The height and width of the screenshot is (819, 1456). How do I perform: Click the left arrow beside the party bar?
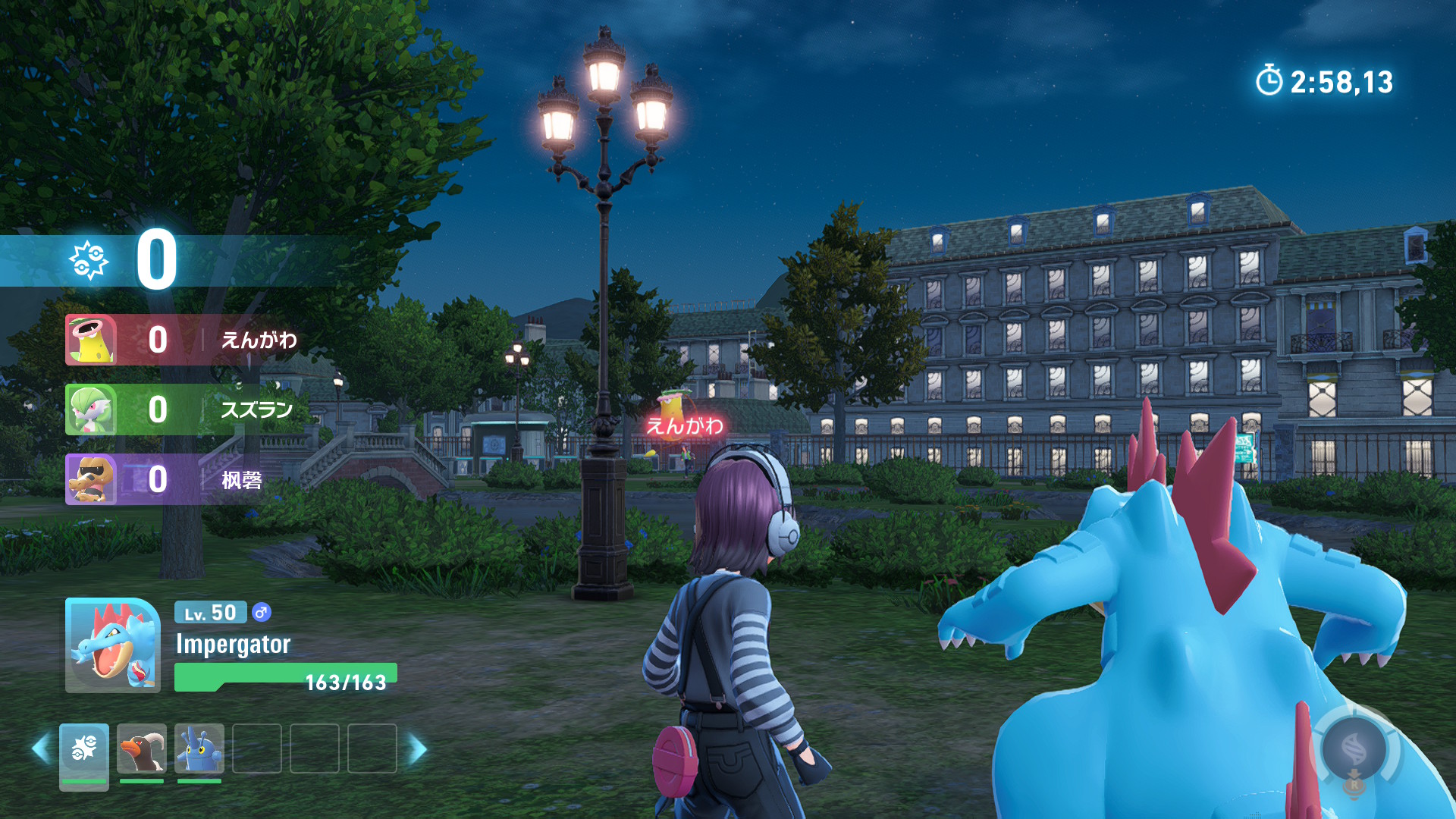40,749
